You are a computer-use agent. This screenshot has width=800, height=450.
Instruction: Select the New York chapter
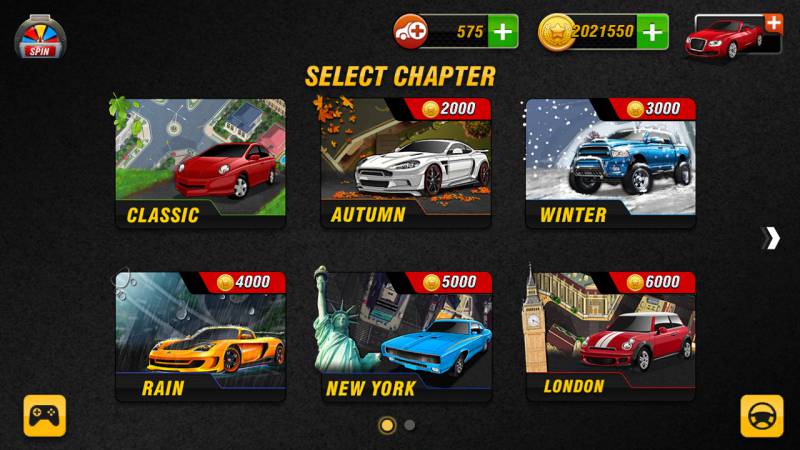click(x=406, y=335)
